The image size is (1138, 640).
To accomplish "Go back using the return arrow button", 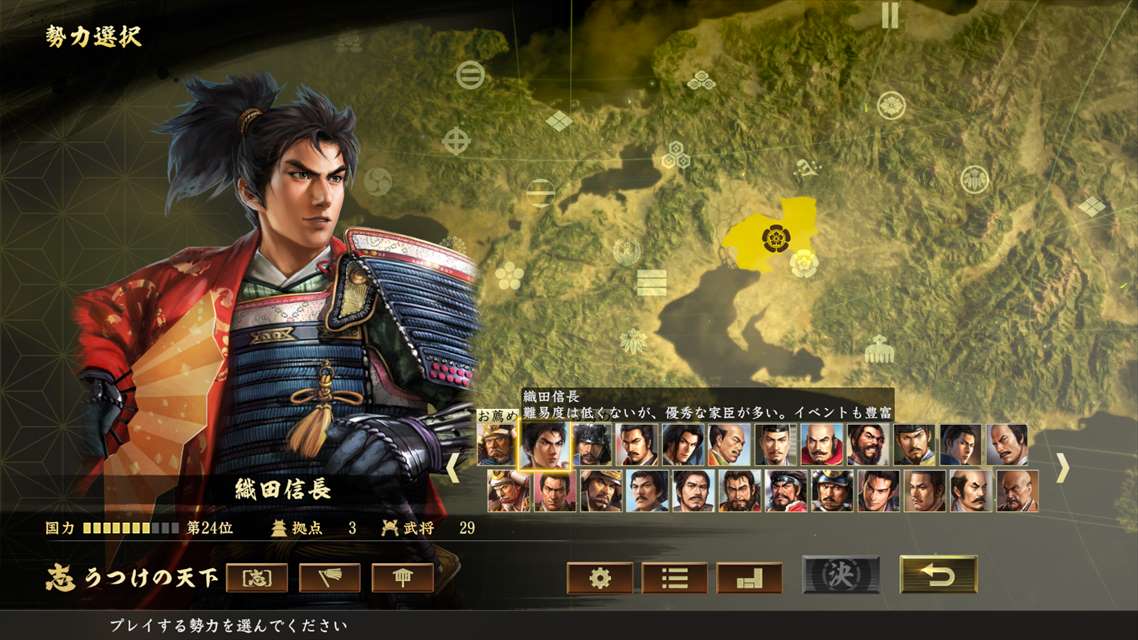I will coord(938,575).
